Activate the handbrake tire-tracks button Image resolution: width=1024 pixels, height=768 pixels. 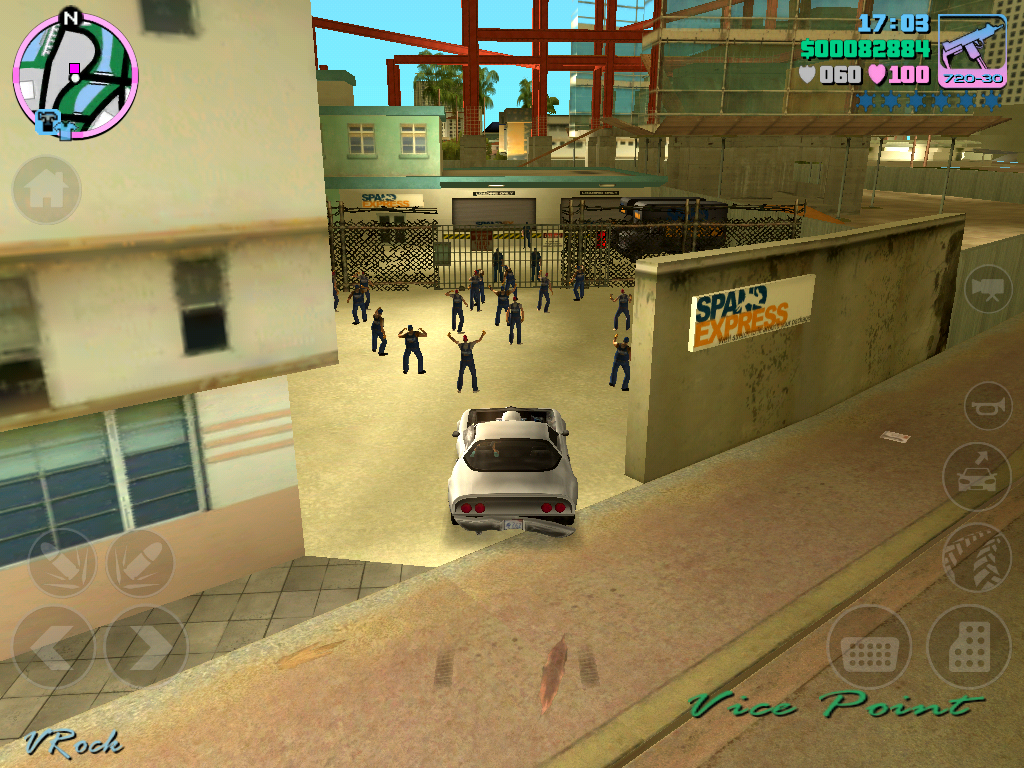coord(977,558)
